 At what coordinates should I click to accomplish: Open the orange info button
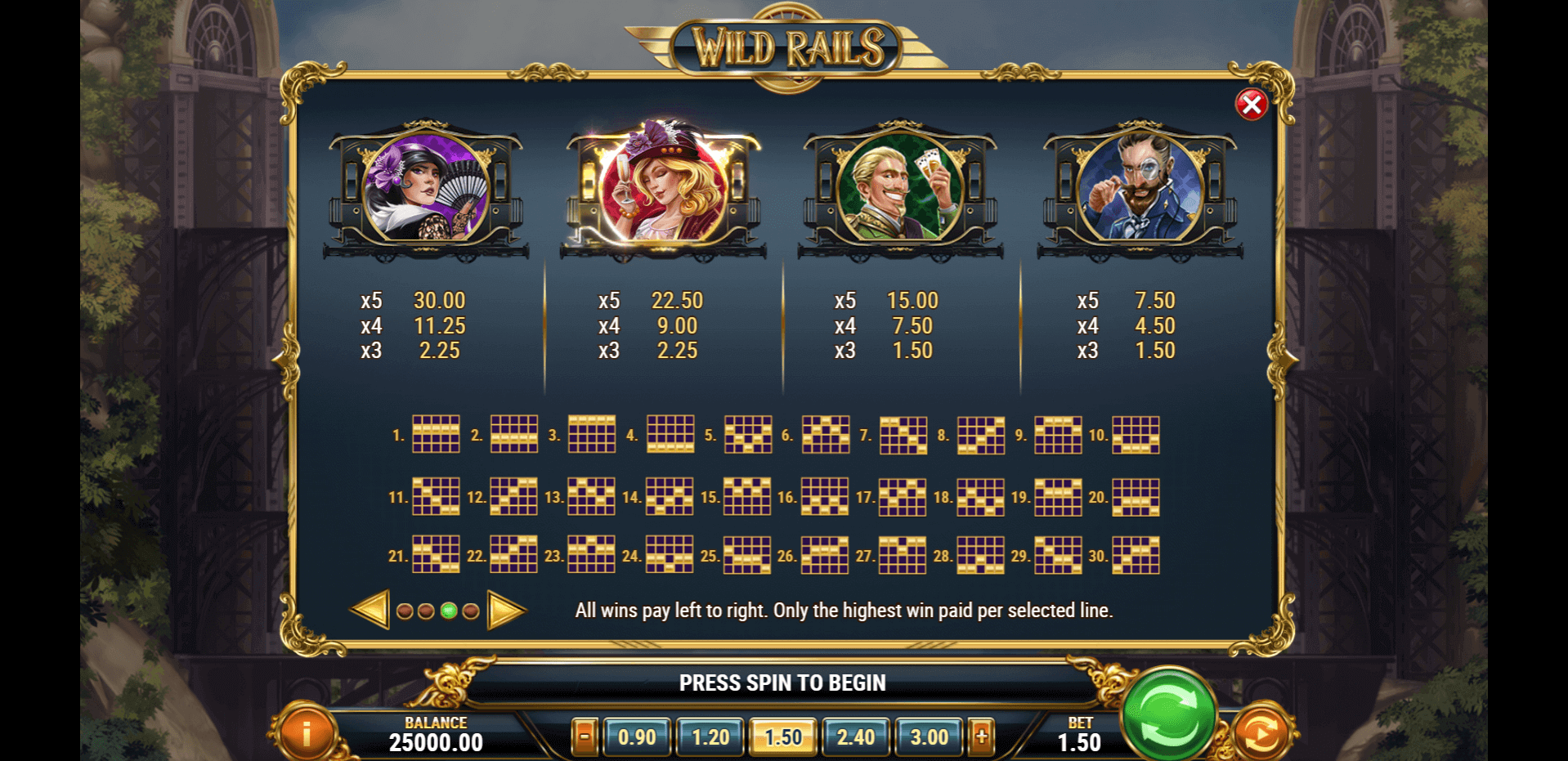tap(307, 733)
